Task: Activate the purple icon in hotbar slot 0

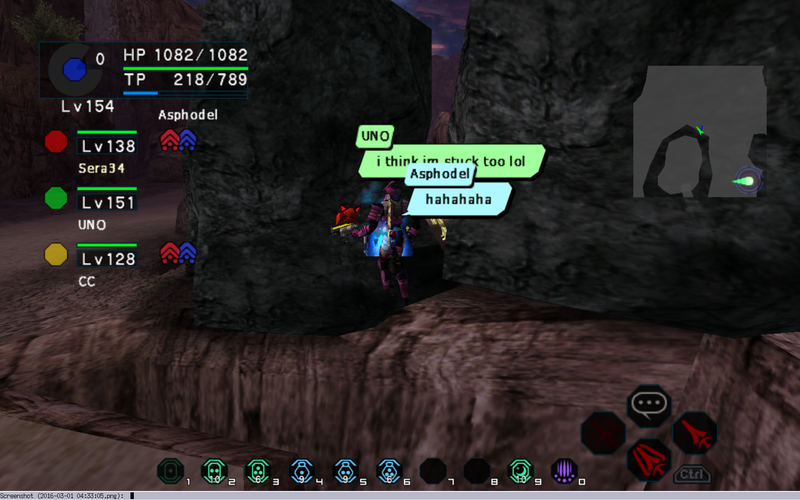Action: click(x=565, y=470)
